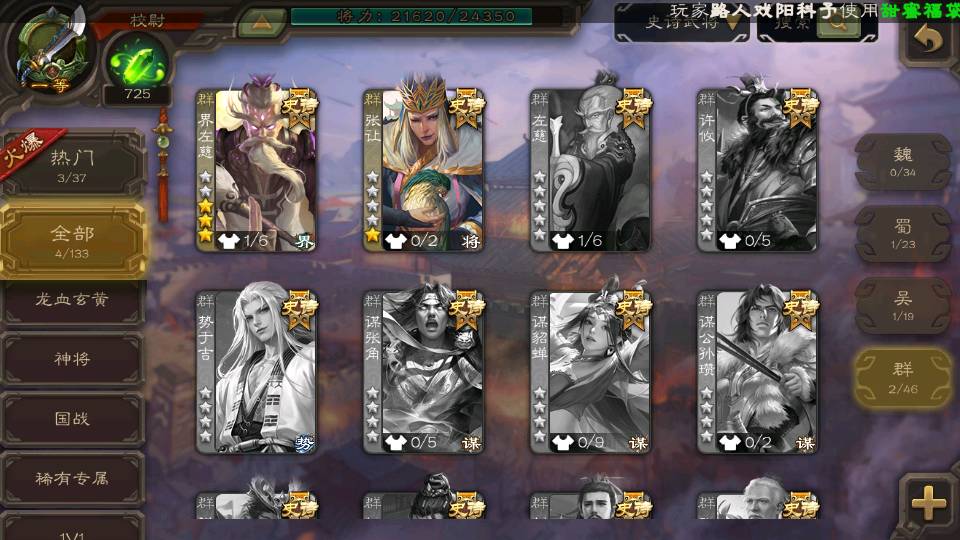
Task: Switch to the 全部 category
Action: click(x=72, y=240)
